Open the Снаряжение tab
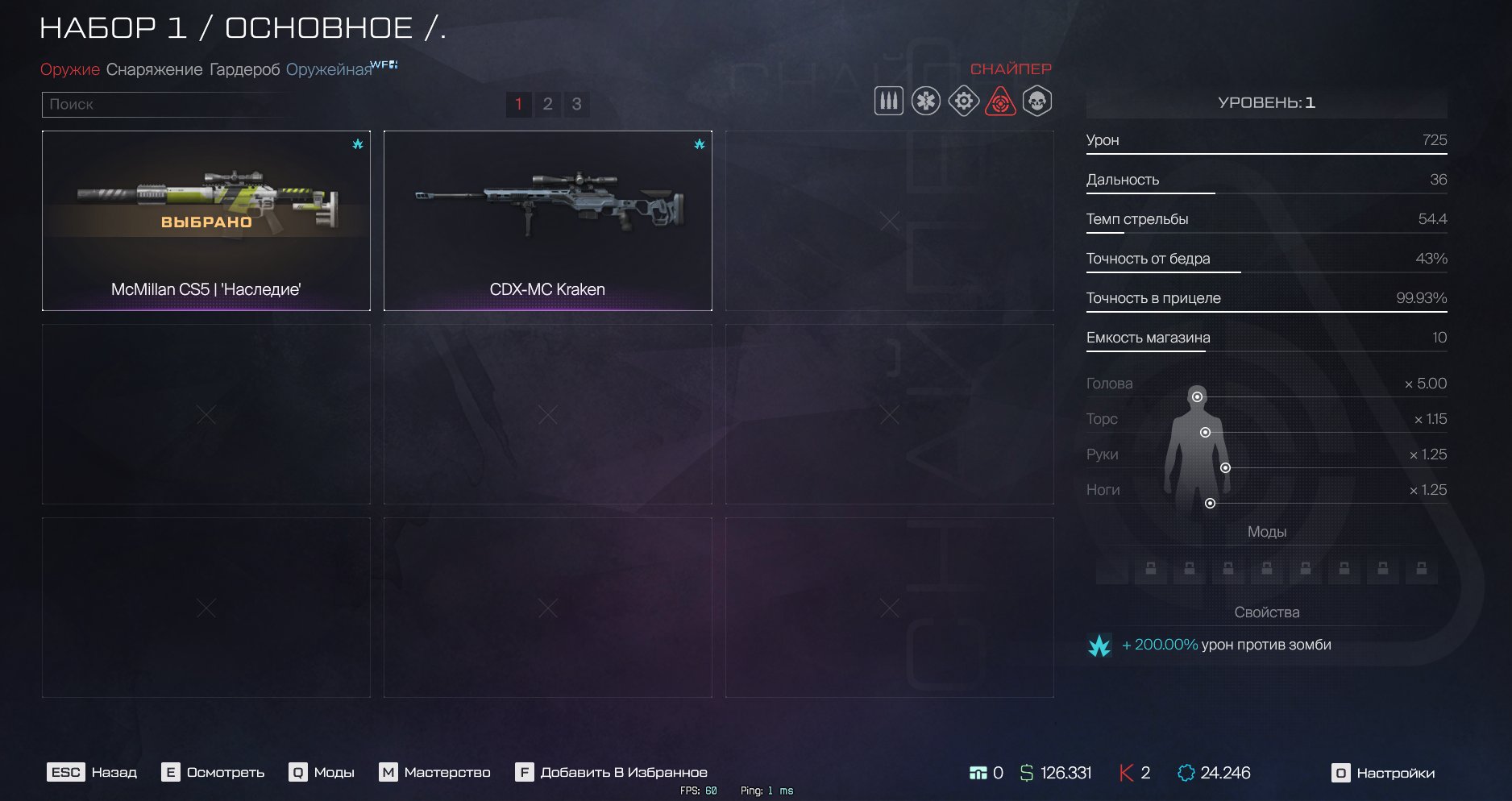The image size is (1512, 801). pos(154,70)
